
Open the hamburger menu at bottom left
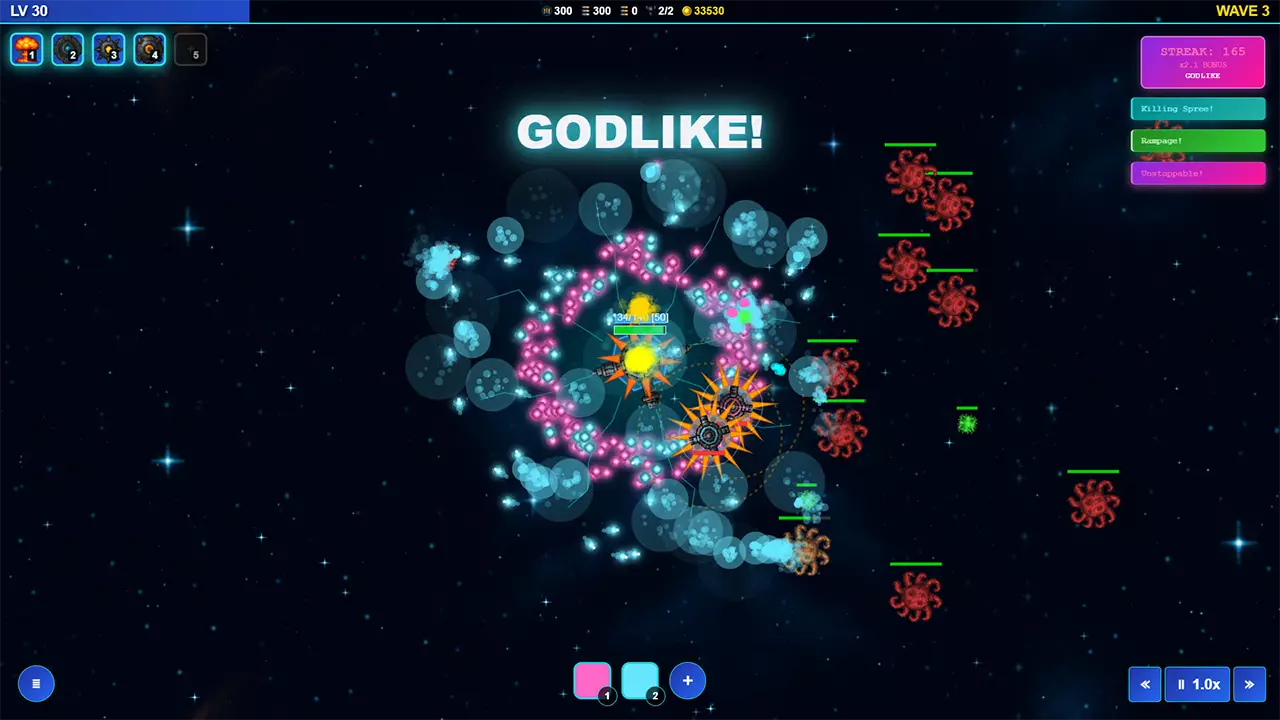[x=36, y=683]
